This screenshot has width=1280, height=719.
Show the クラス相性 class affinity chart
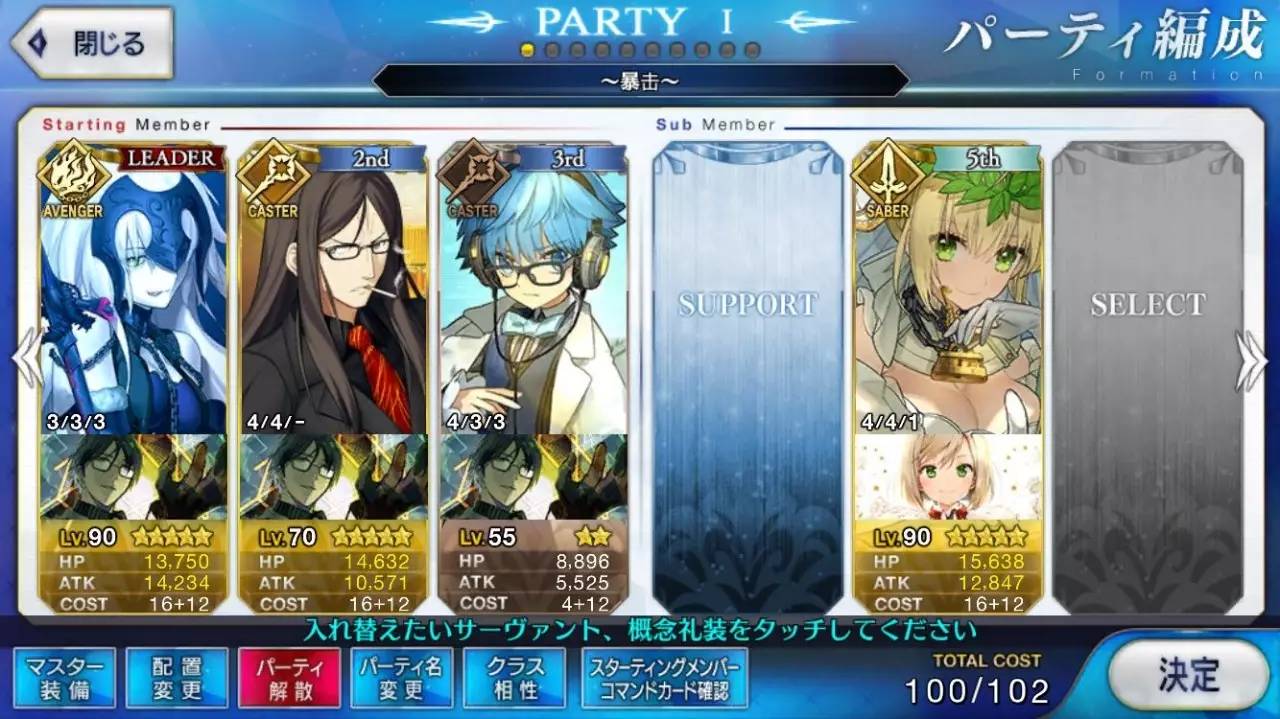[x=514, y=678]
